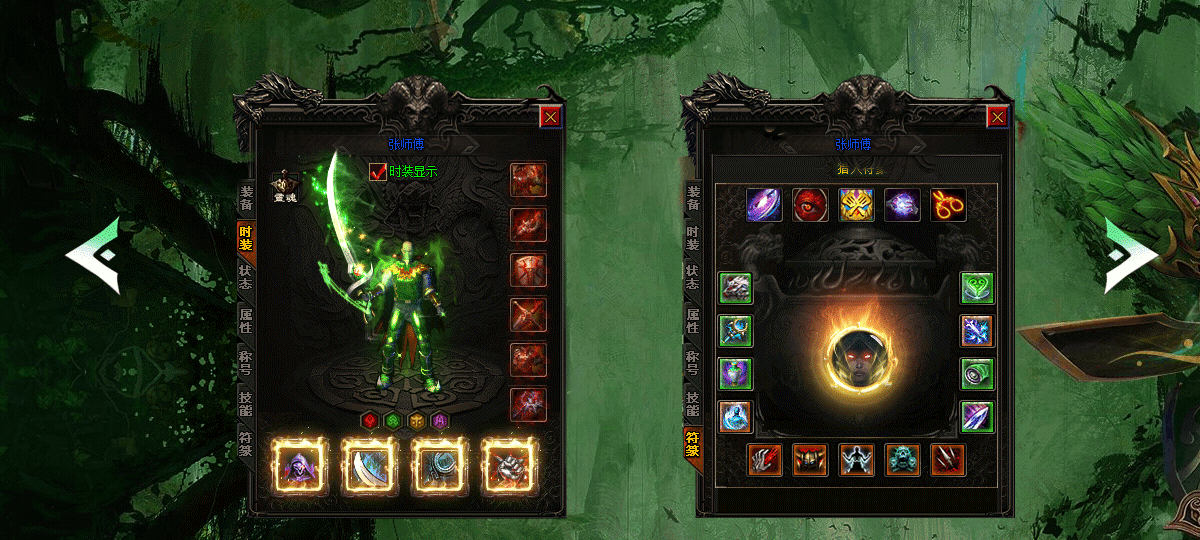Select the golden scissors rune
Screen dimensions: 1200x540
click(x=948, y=205)
